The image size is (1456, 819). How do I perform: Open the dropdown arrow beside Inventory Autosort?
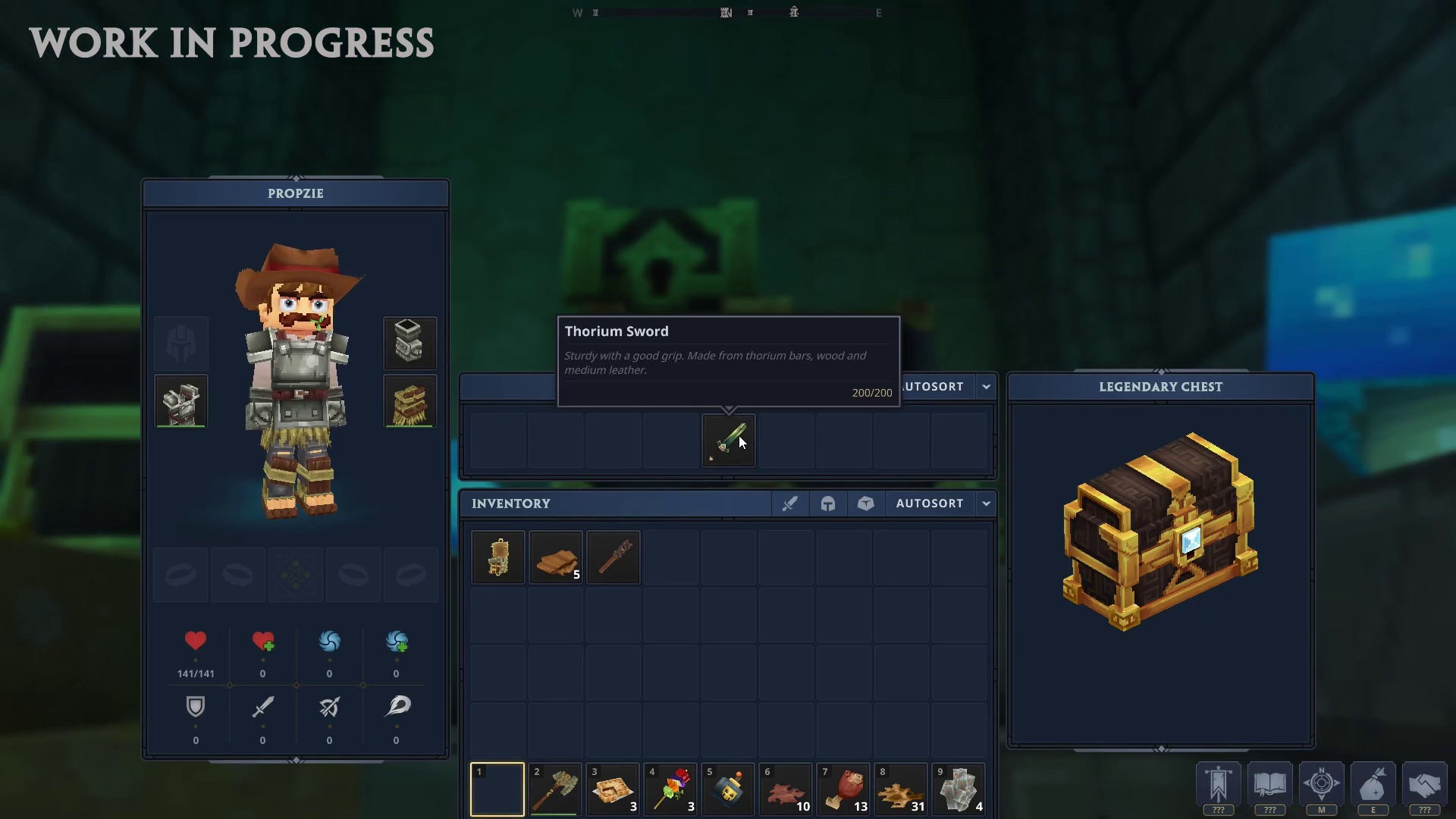986,504
